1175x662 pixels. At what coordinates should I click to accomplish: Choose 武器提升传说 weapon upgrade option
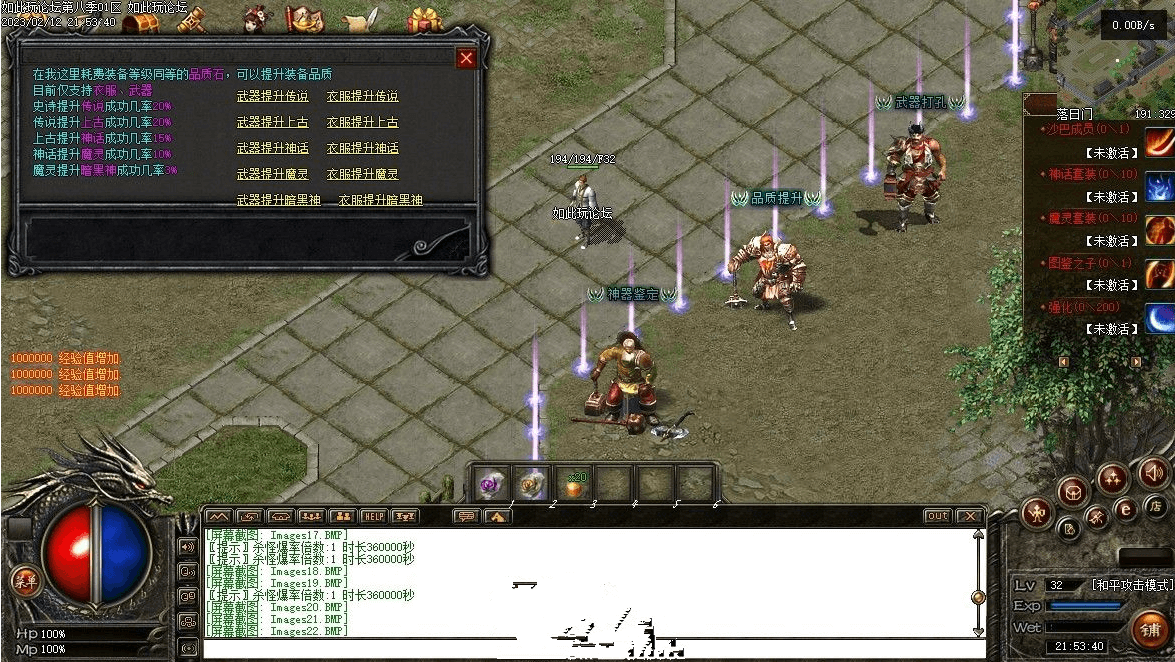point(272,97)
